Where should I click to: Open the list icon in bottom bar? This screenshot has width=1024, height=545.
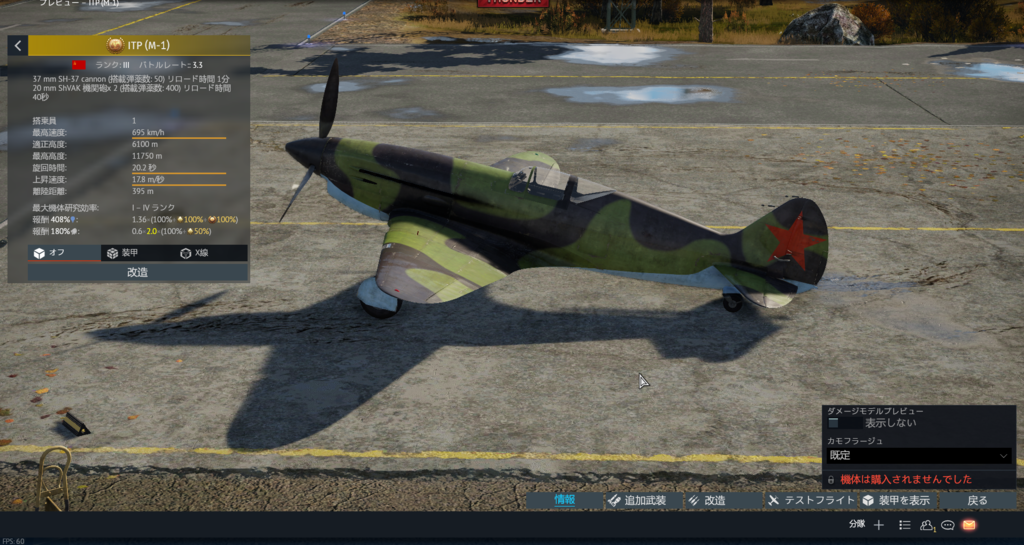904,525
